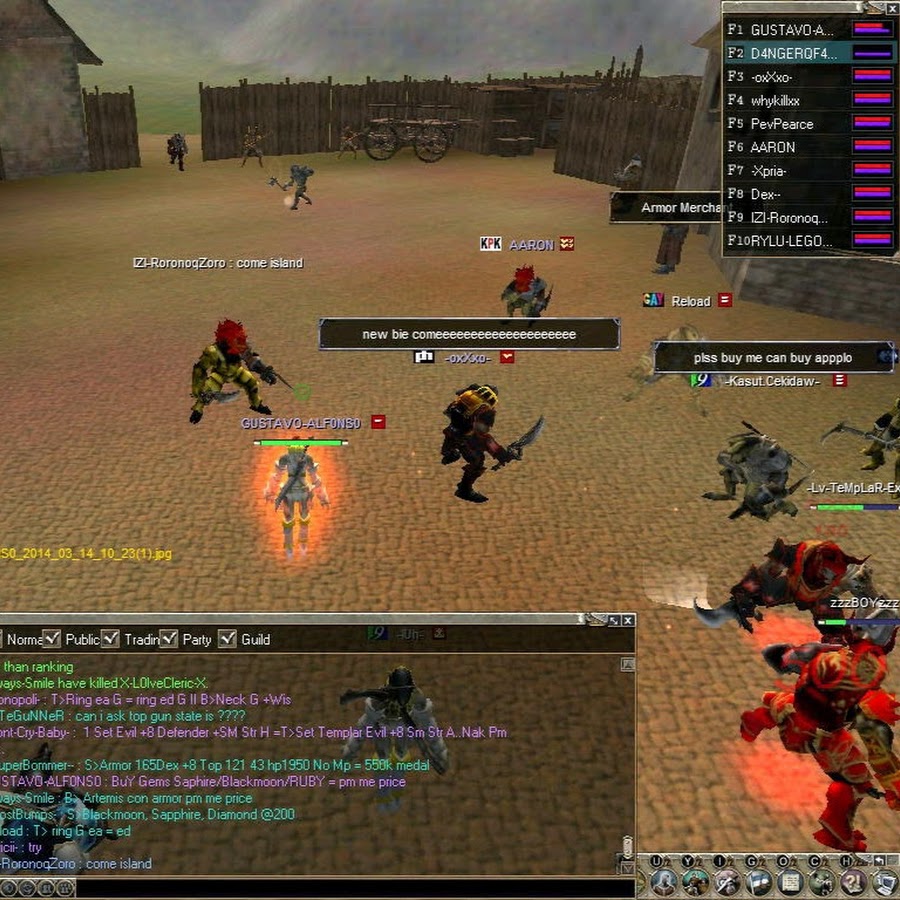
Task: Close the chat window
Action: [x=628, y=621]
